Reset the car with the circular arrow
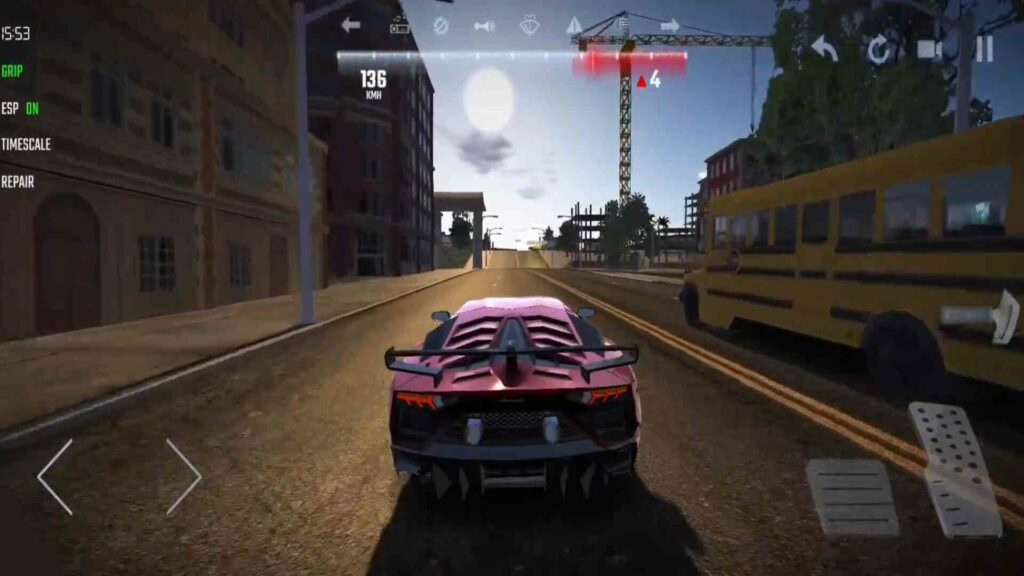Viewport: 1024px width, 576px height. pos(878,49)
